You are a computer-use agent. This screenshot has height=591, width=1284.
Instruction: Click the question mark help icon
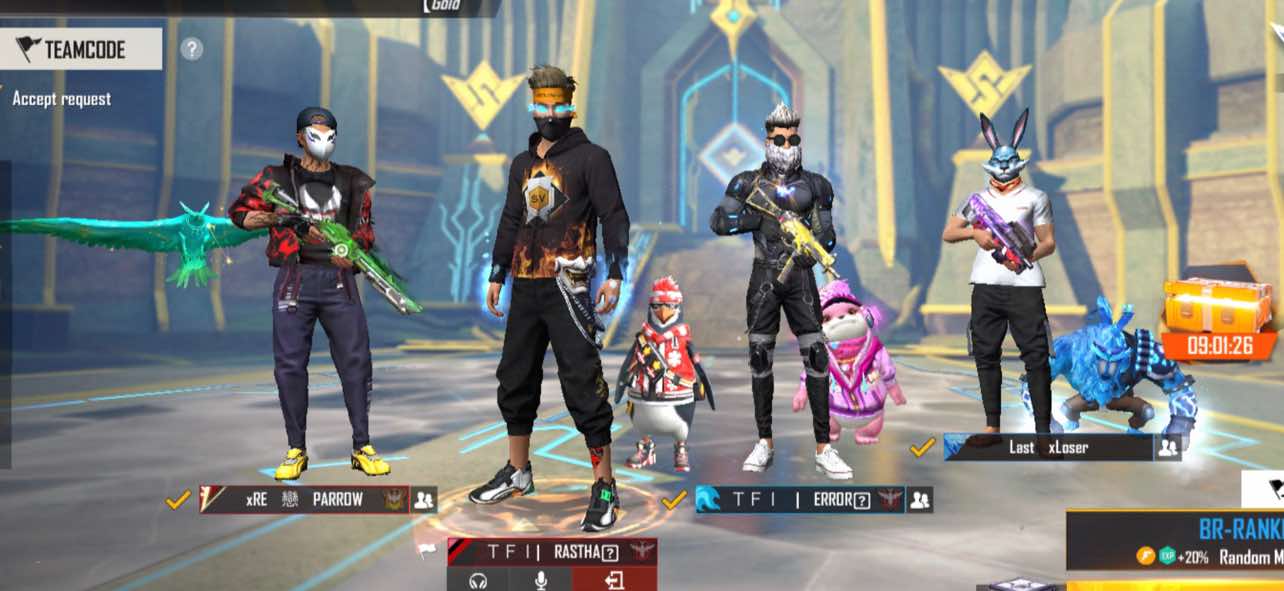tap(192, 49)
